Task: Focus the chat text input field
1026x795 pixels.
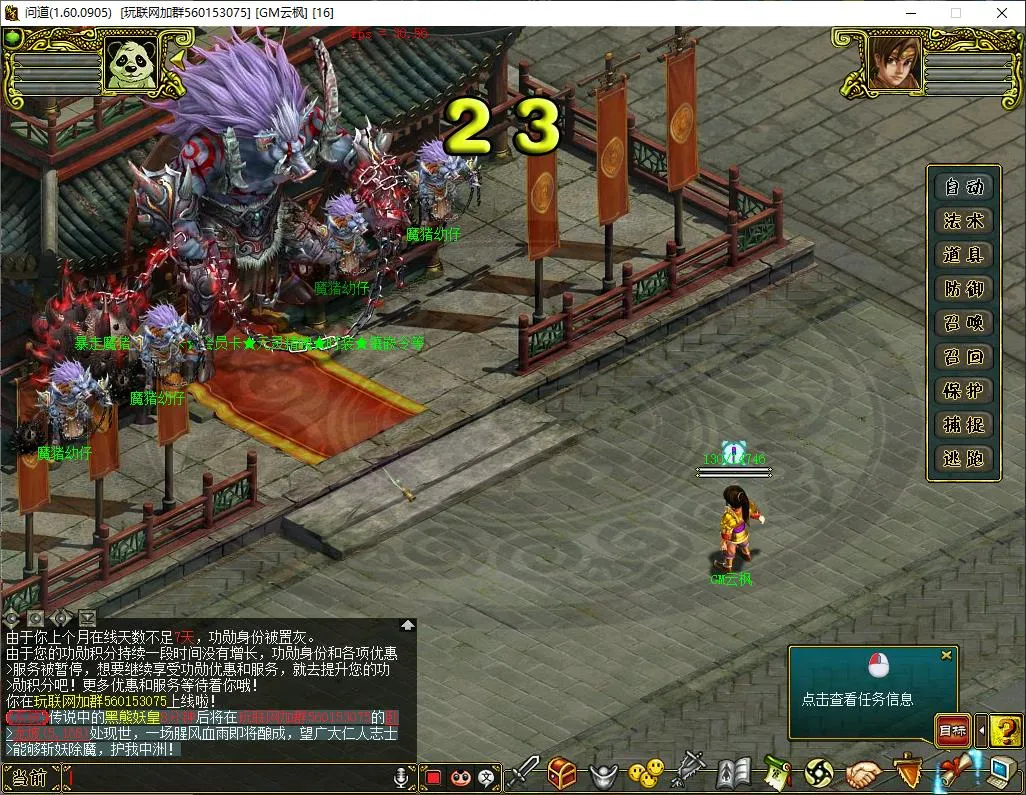Action: coord(228,777)
